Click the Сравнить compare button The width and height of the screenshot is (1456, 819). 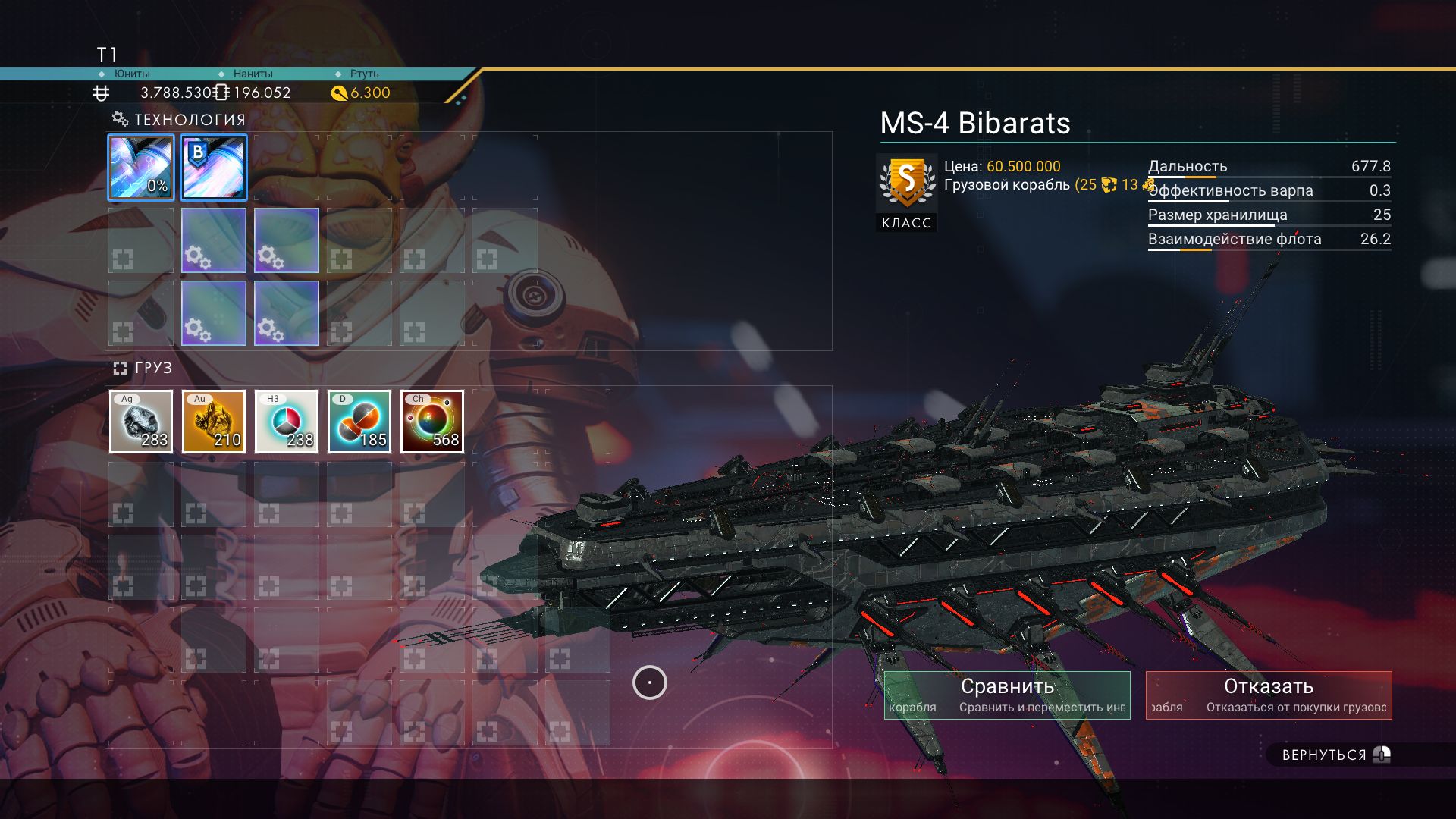point(1007,695)
